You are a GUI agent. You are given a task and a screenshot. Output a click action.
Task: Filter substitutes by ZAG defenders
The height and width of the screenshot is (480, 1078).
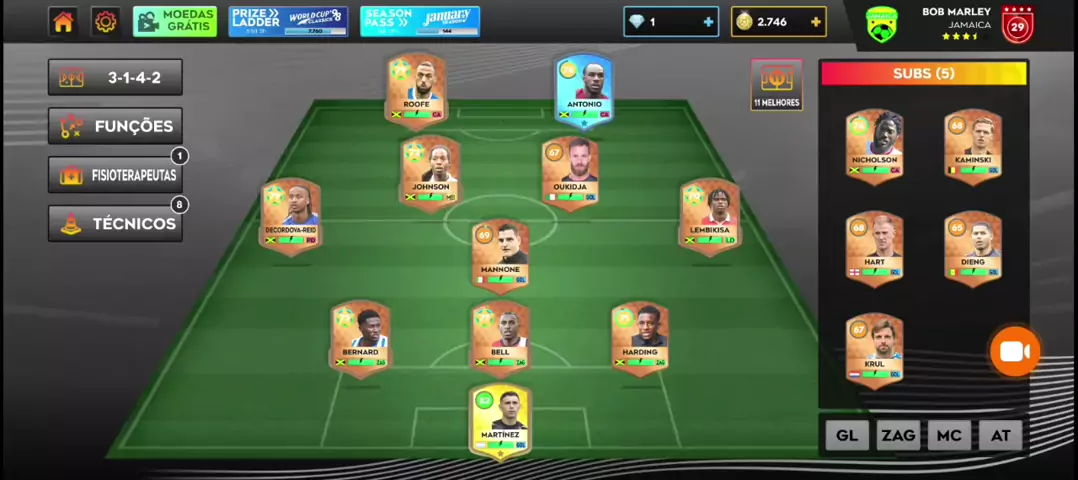pos(898,435)
